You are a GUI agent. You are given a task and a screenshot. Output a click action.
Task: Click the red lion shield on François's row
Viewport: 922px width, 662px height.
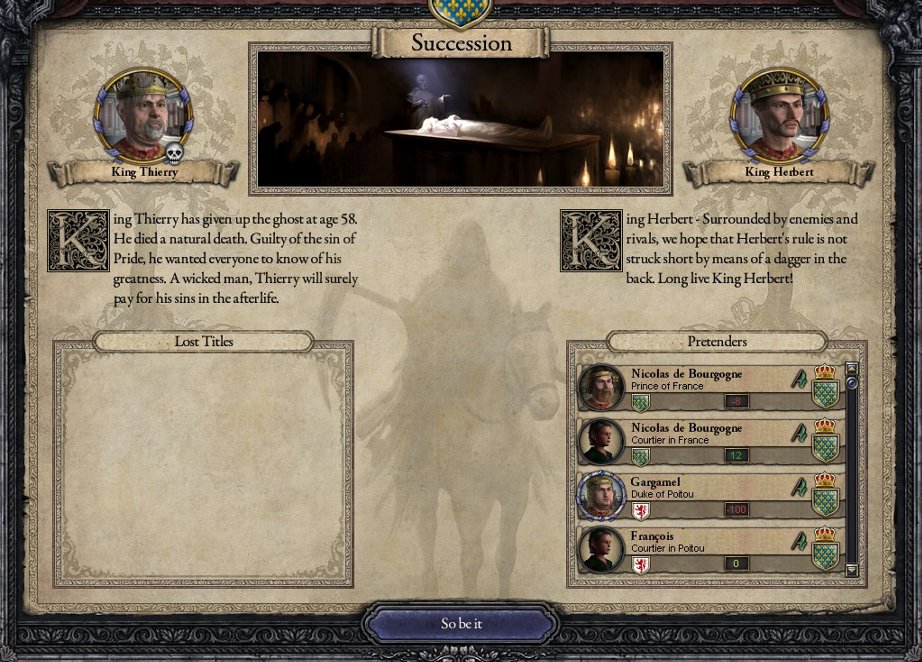coord(641,565)
